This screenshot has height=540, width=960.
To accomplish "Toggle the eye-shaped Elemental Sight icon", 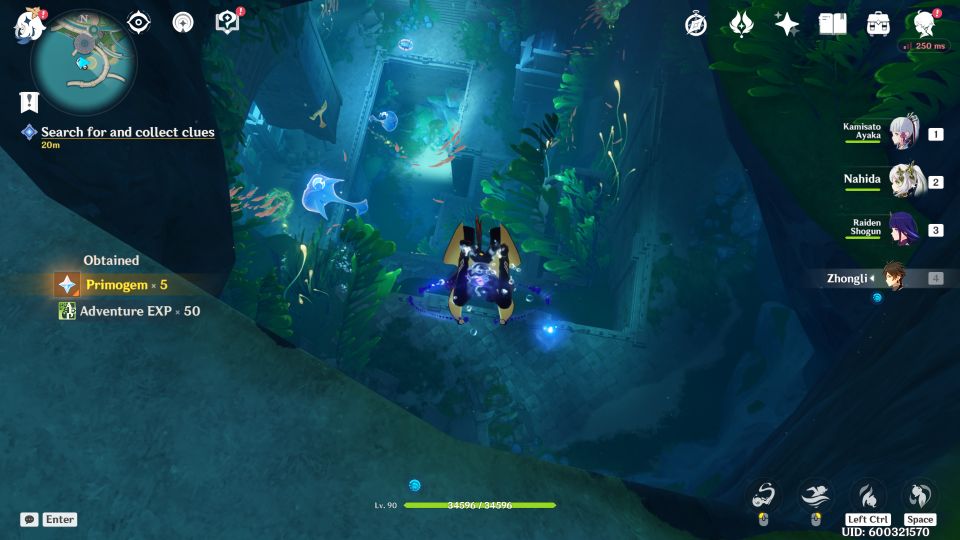I will click(x=139, y=23).
